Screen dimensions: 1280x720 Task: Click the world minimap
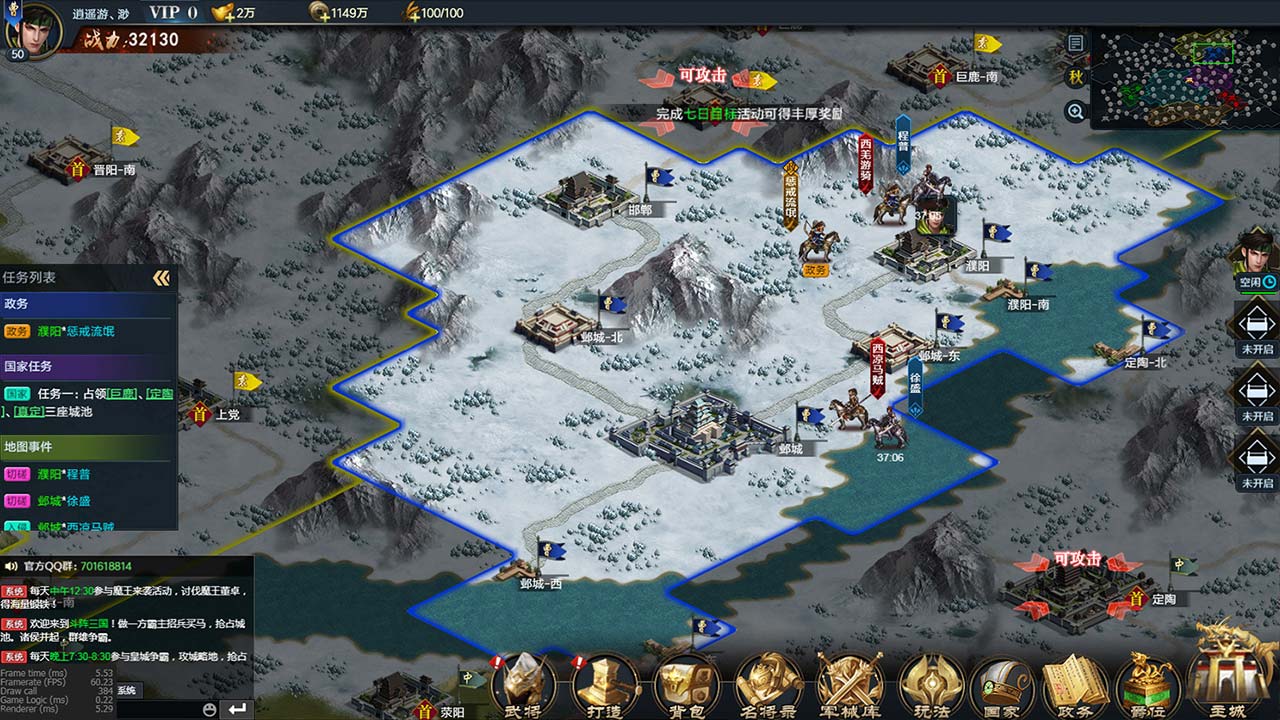click(x=1182, y=78)
